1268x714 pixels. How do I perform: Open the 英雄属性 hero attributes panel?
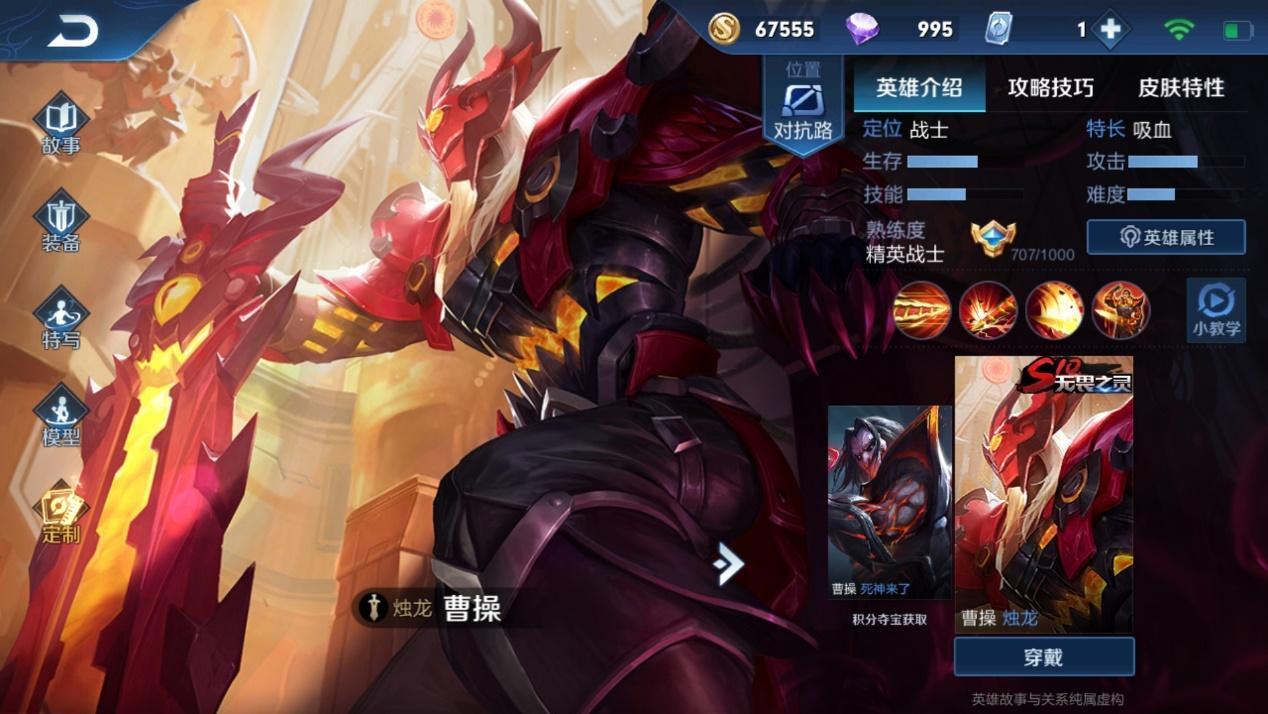click(x=1166, y=237)
